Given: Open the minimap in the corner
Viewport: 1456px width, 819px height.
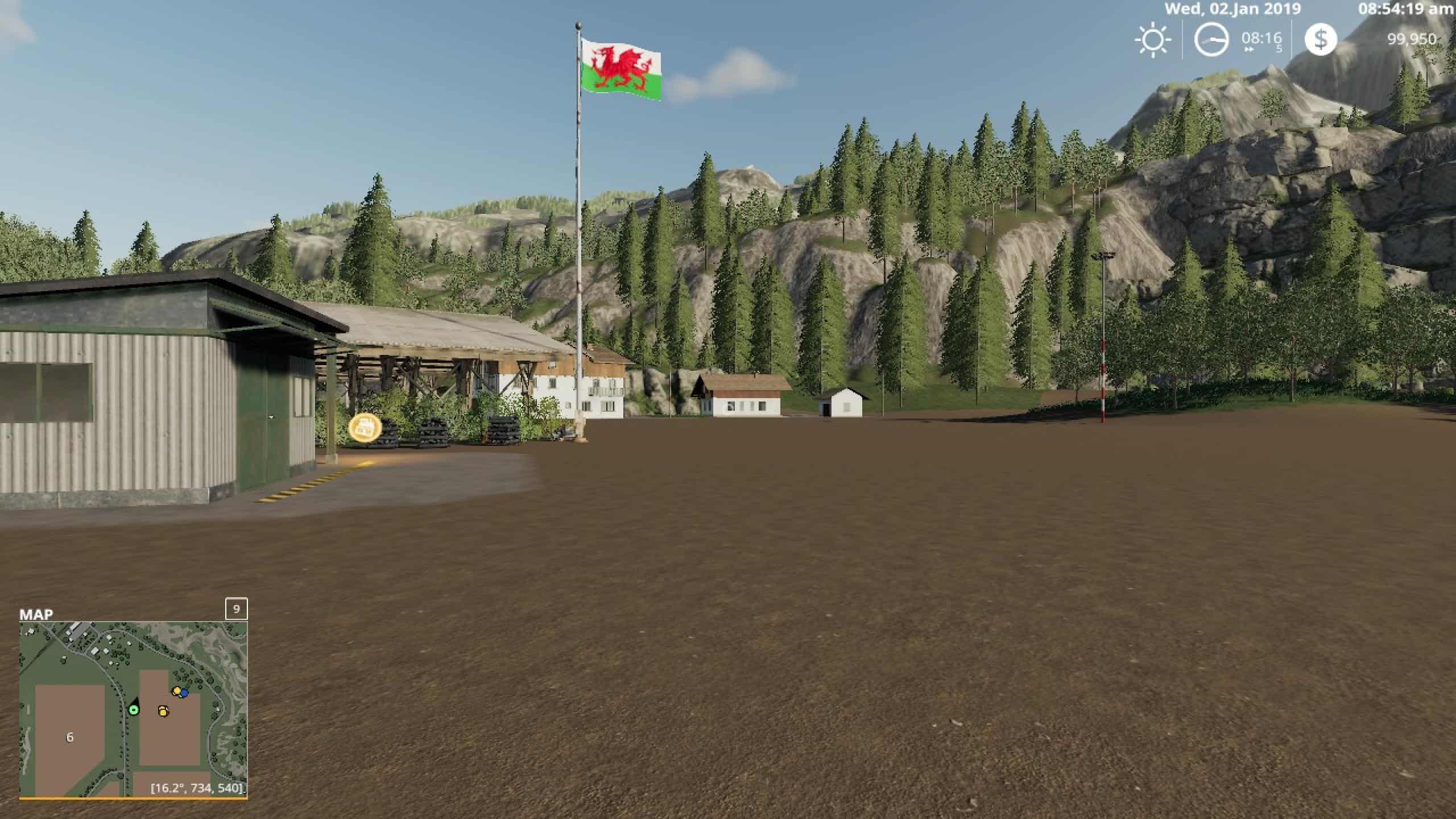Looking at the screenshot, I should pyautogui.click(x=133, y=709).
